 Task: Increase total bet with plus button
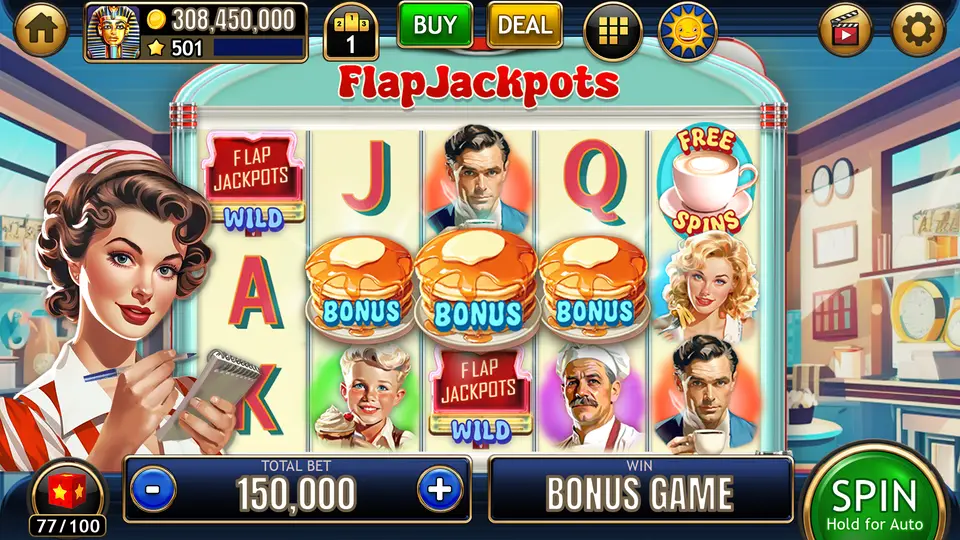[x=439, y=490]
